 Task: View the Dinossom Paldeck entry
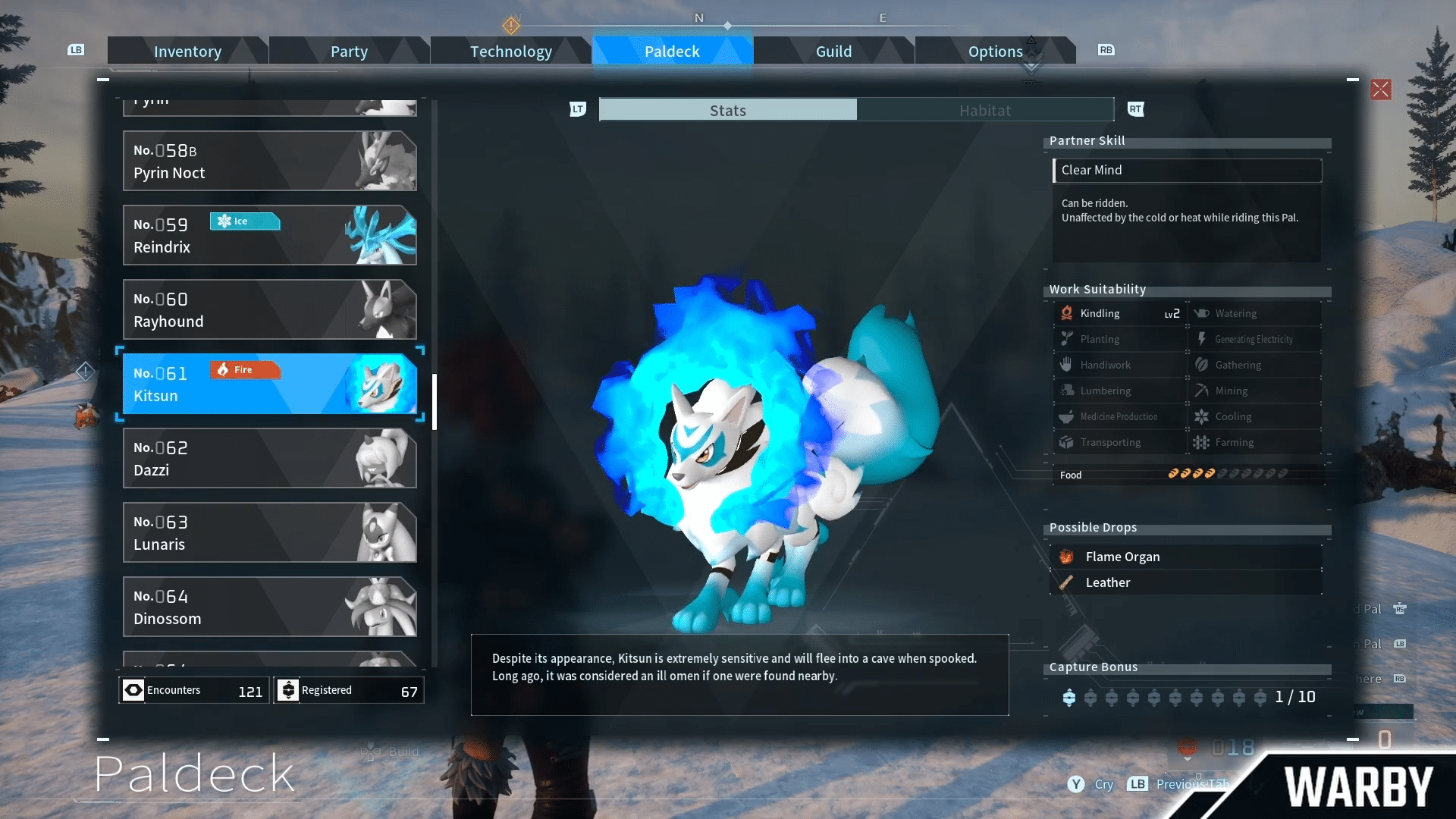tap(269, 607)
